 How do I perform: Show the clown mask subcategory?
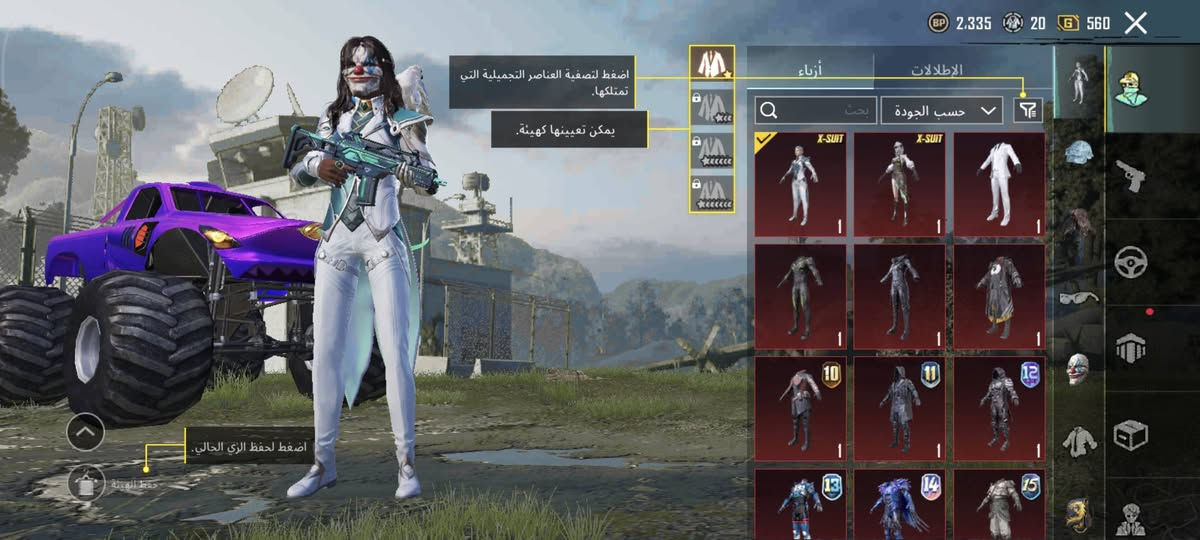click(1079, 368)
